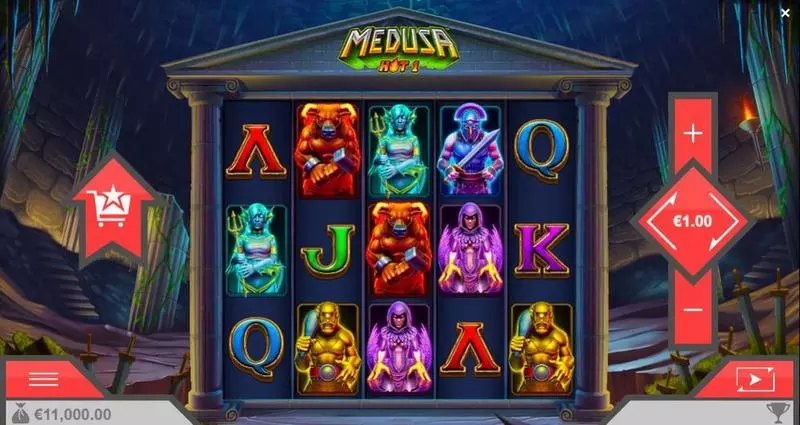Open the trophy achievements icon
The height and width of the screenshot is (425, 800).
[779, 413]
